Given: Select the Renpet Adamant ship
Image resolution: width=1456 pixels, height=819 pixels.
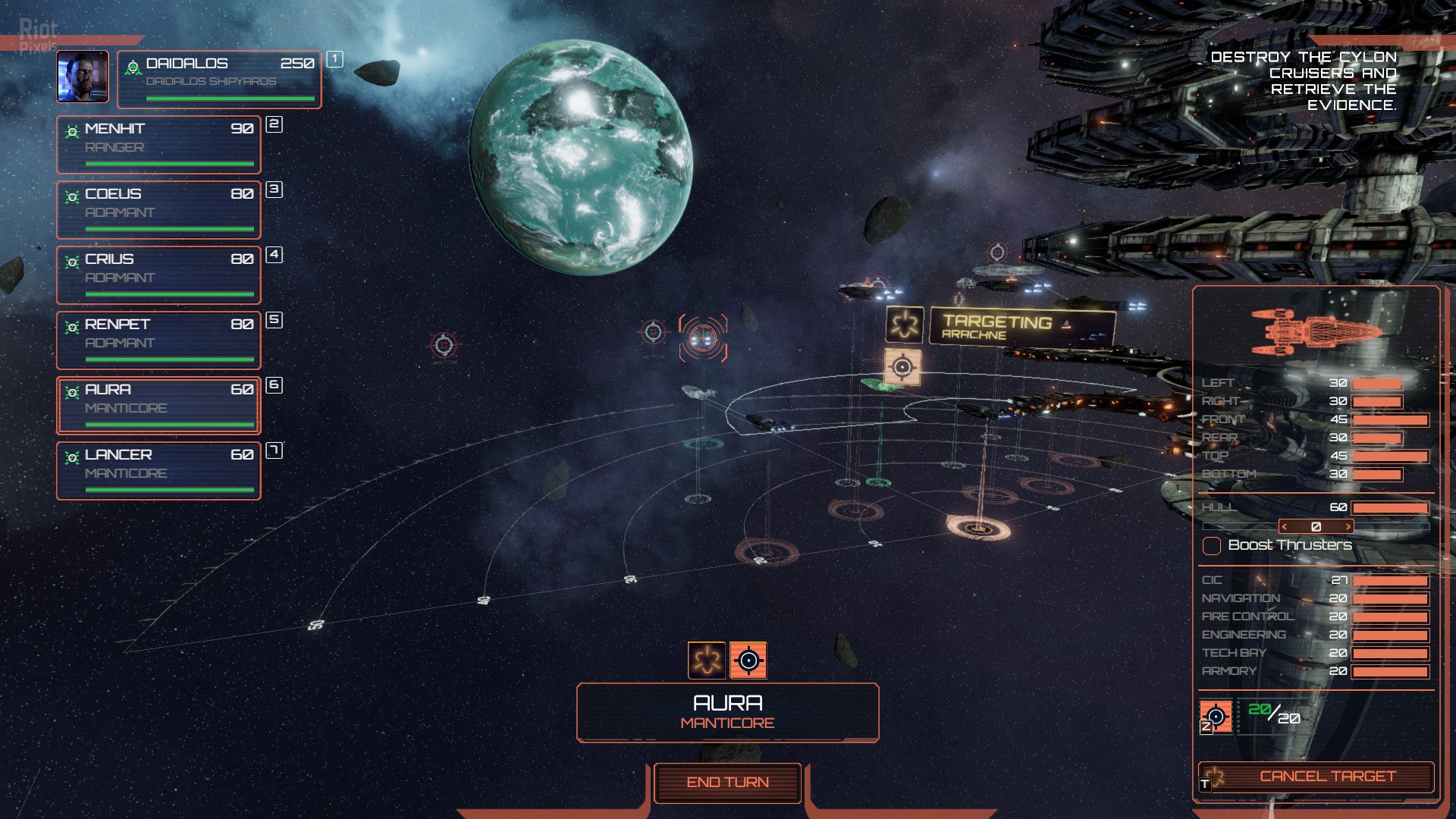Looking at the screenshot, I should click(158, 340).
